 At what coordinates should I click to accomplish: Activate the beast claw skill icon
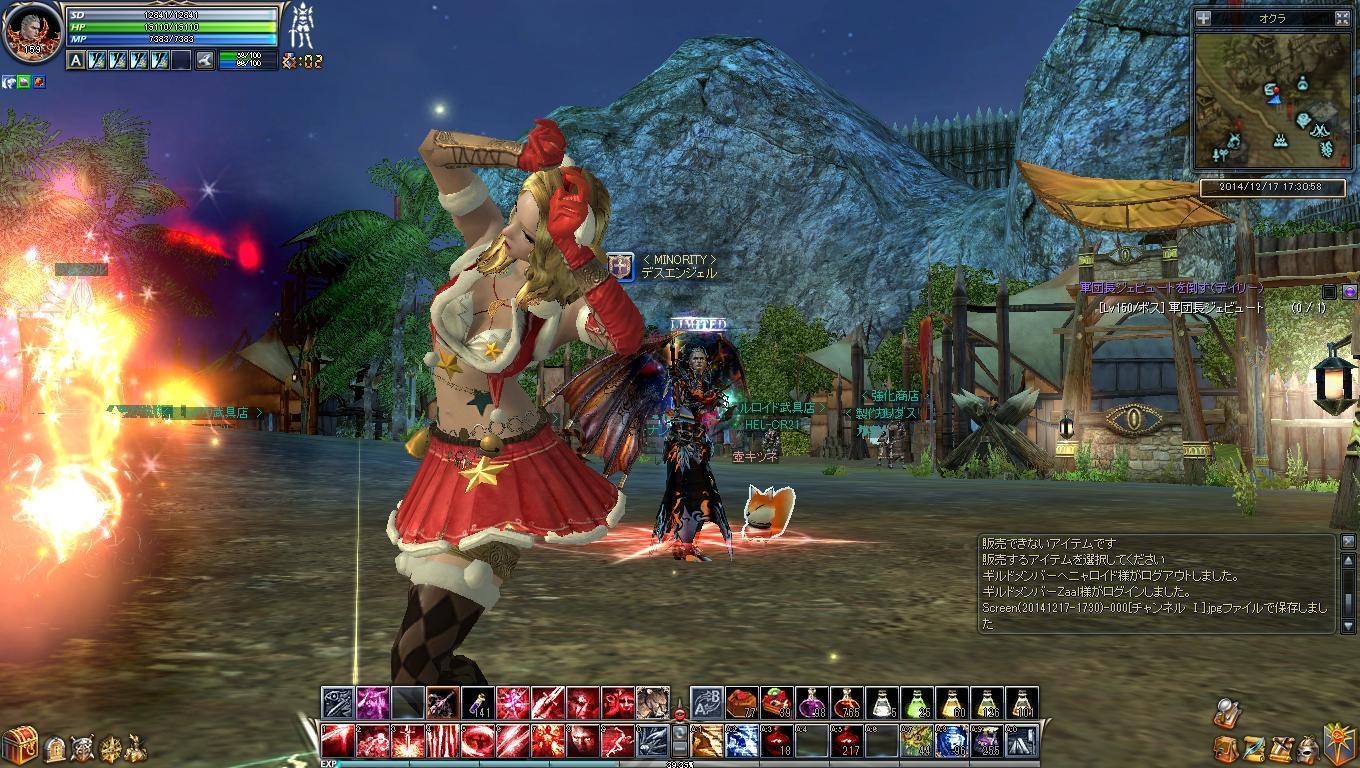point(654,704)
